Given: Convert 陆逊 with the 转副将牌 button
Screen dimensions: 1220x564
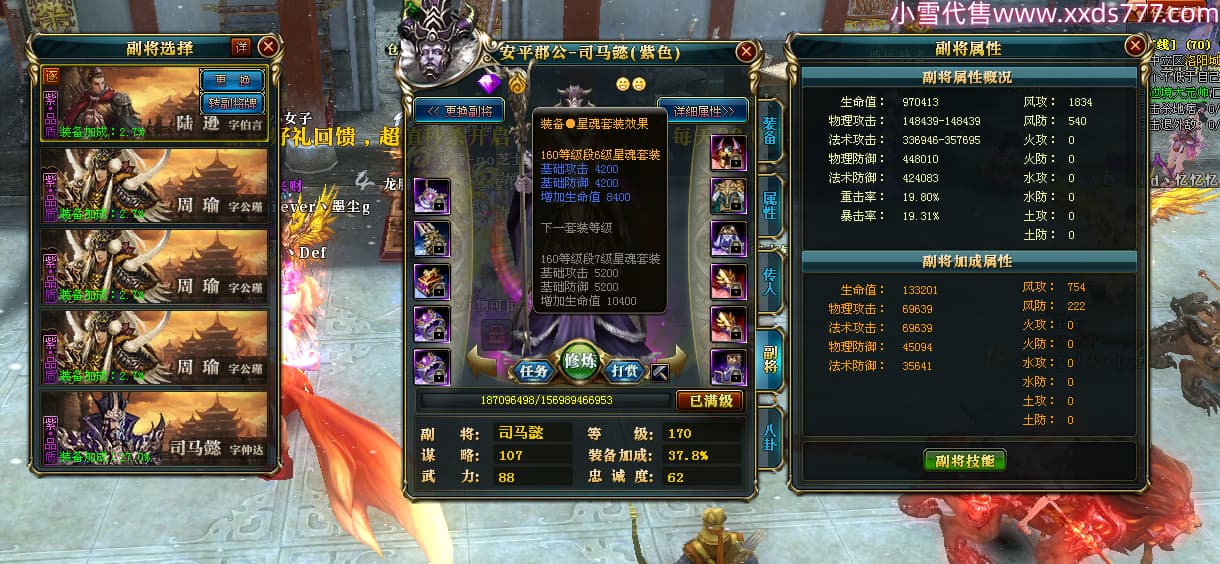Looking at the screenshot, I should 232,102.
